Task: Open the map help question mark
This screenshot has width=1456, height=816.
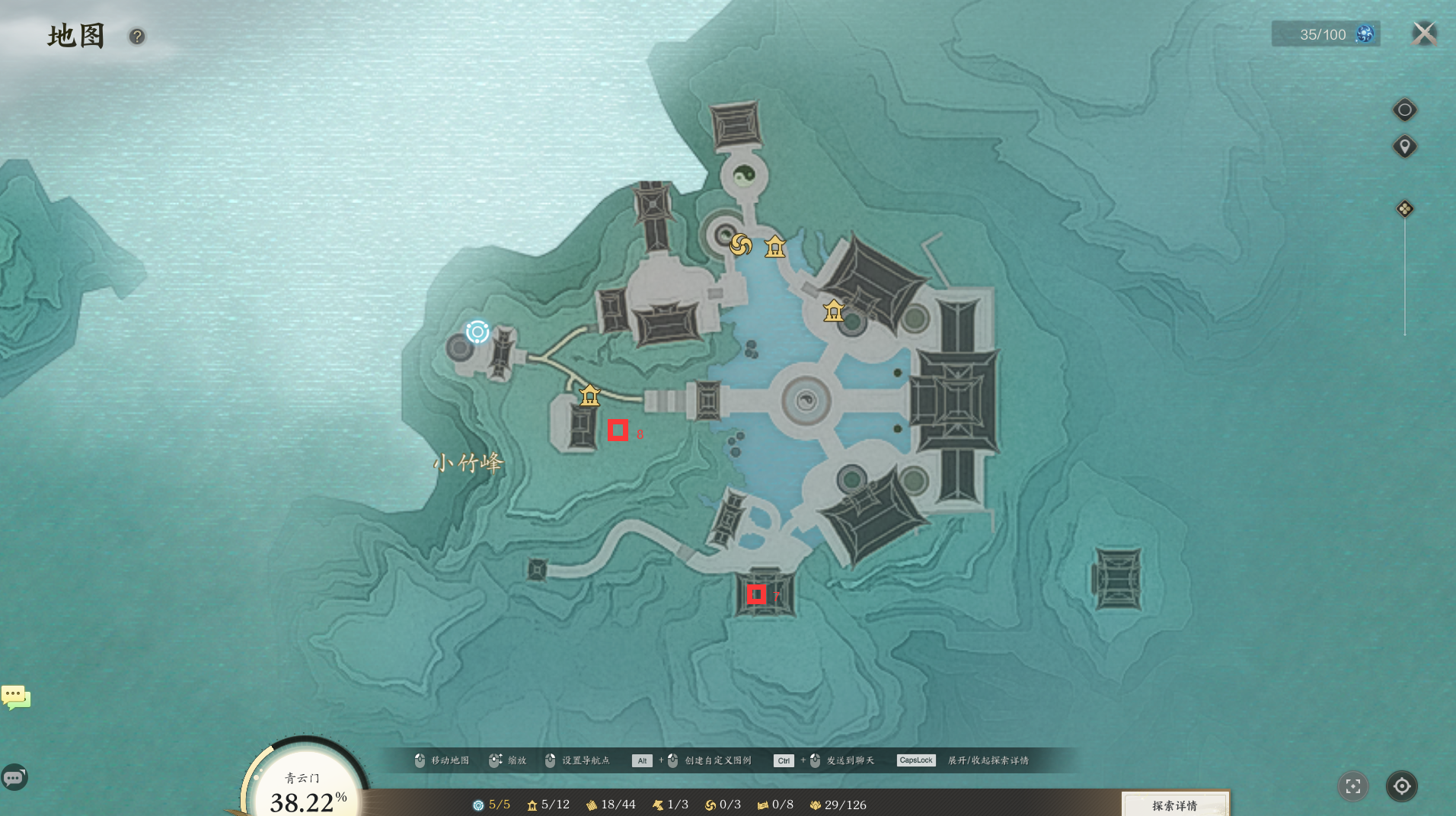Action: (137, 37)
